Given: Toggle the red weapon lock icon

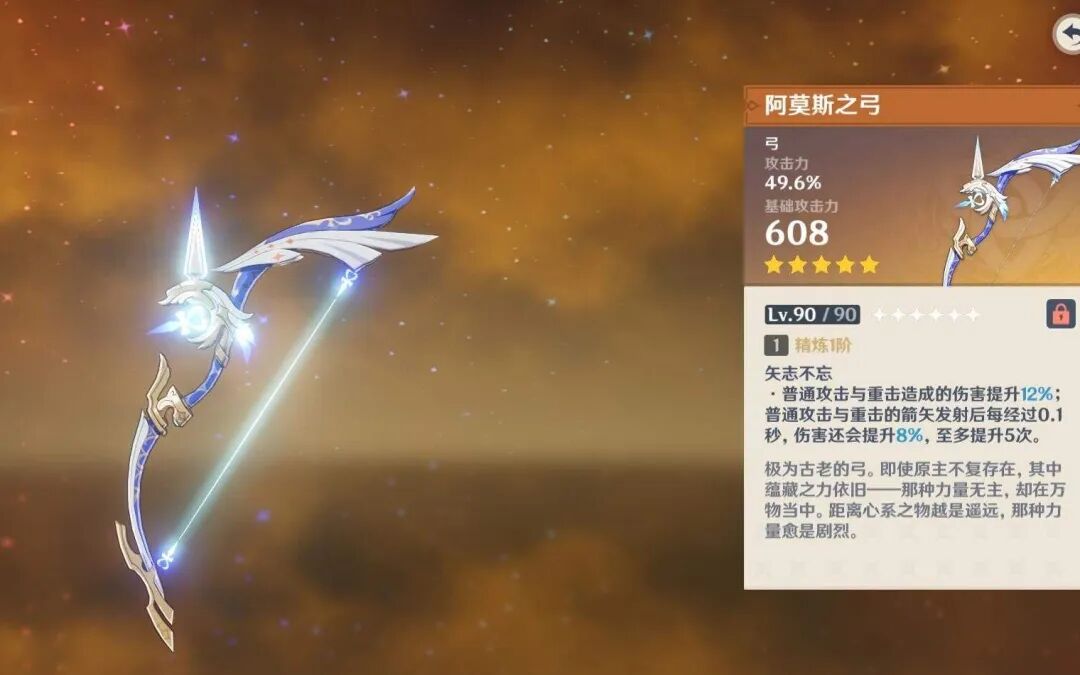Looking at the screenshot, I should point(1059,314).
